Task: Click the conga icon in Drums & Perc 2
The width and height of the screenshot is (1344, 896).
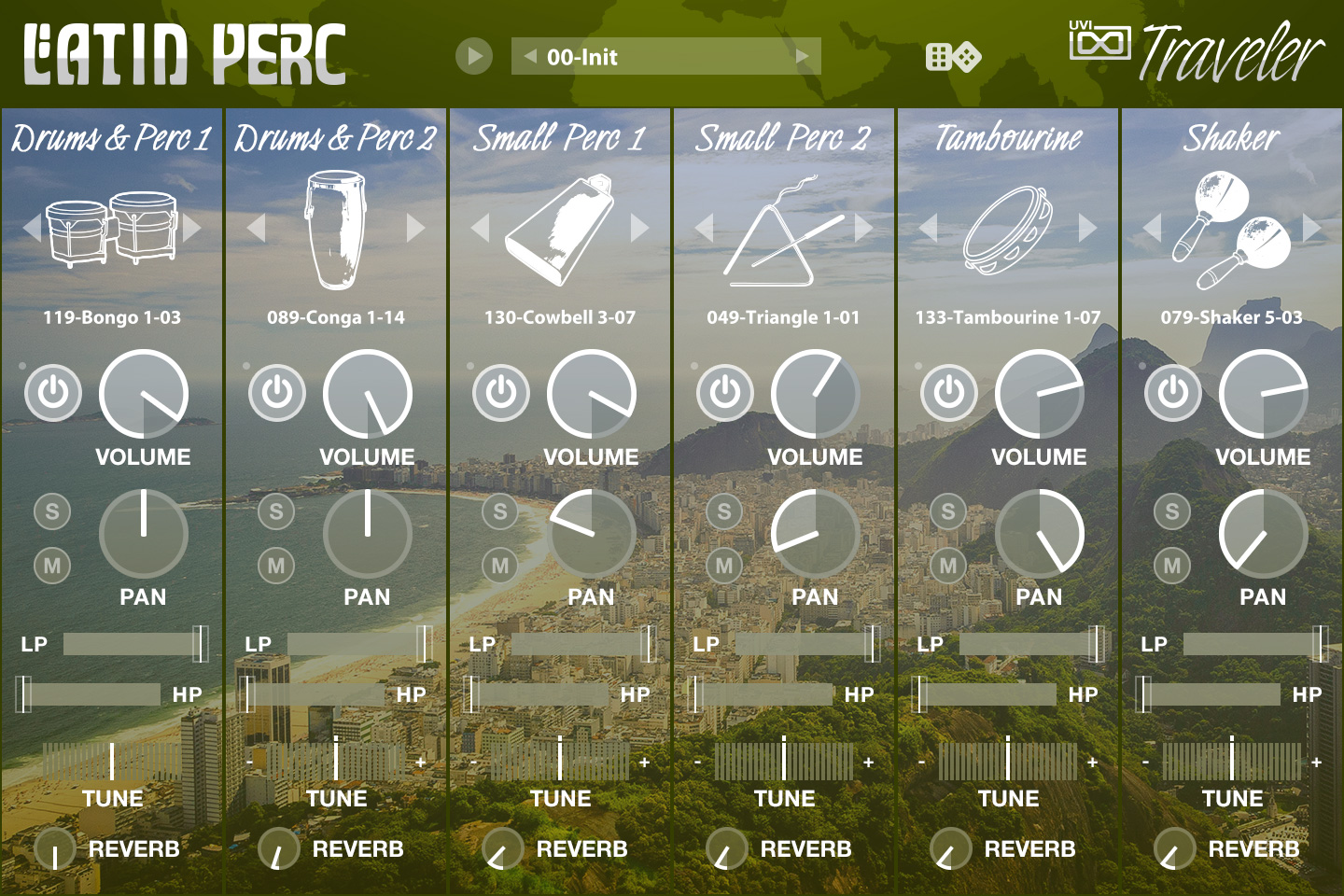Action: click(x=336, y=229)
